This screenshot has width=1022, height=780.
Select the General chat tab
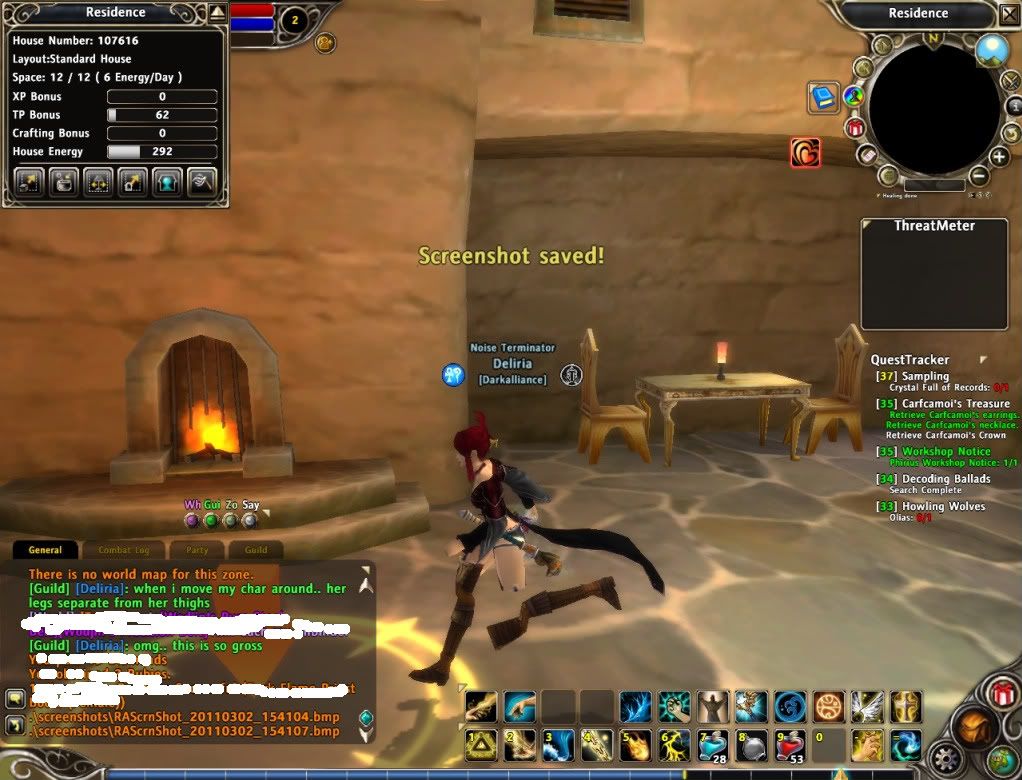[45, 550]
